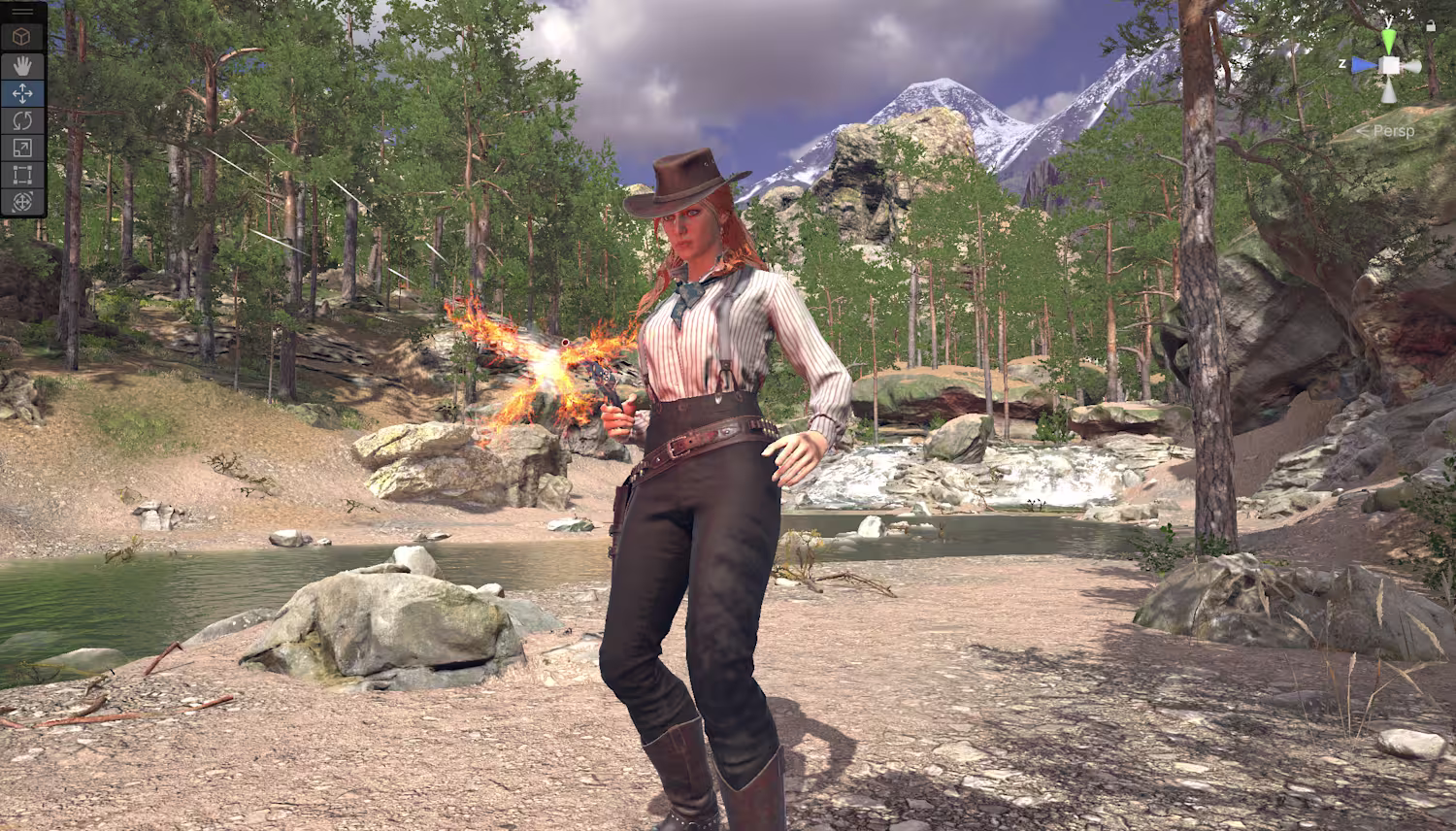This screenshot has height=831, width=1456.
Task: Switch to the rotate tool
Action: click(x=23, y=120)
